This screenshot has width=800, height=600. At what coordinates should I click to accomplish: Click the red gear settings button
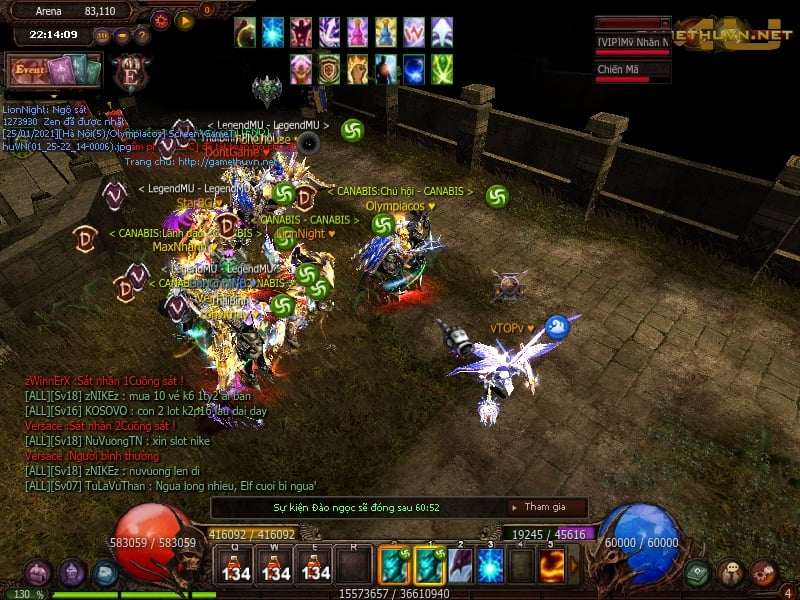tap(161, 20)
